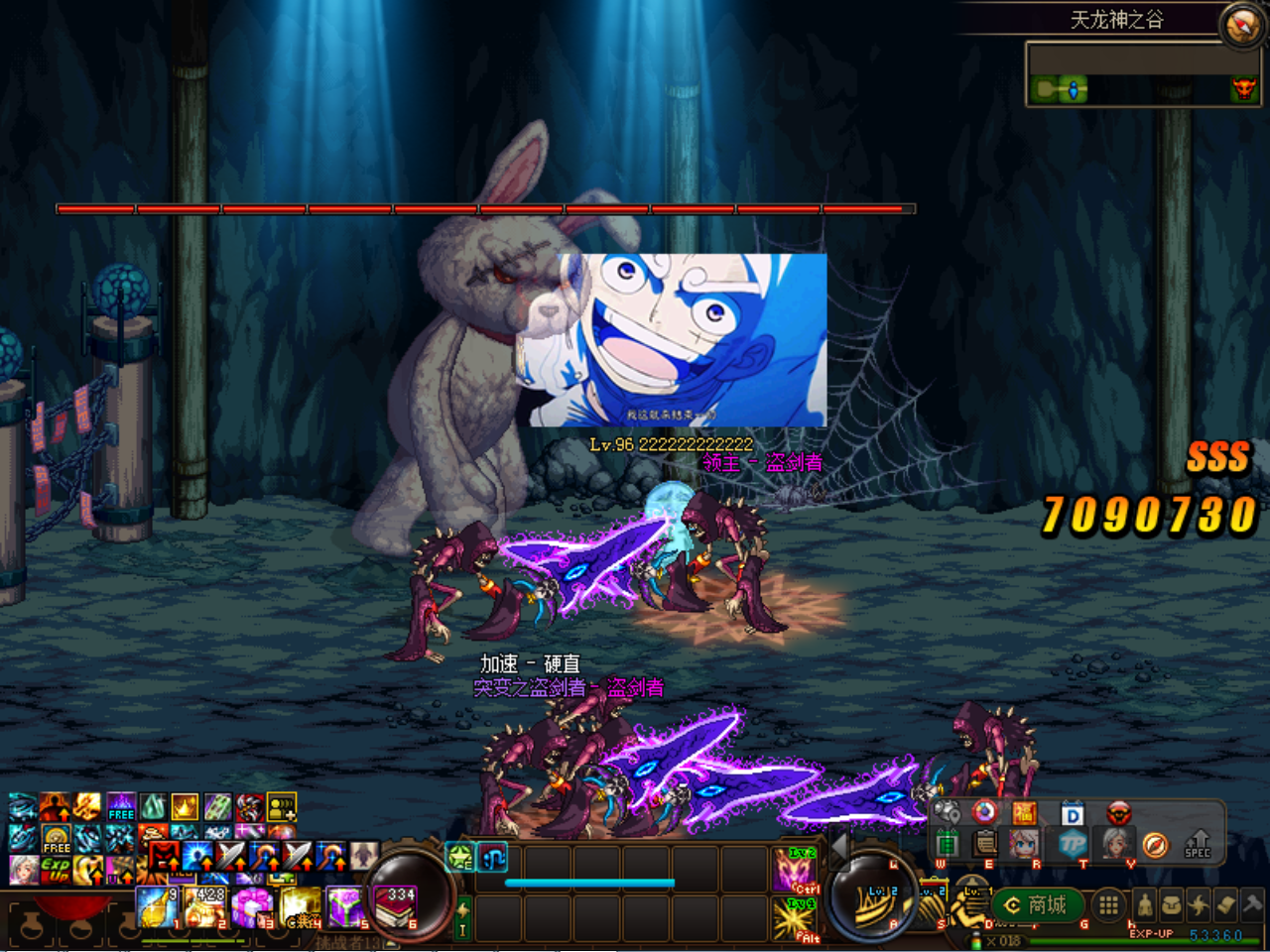This screenshot has height=952, width=1270.
Task: Open the blue D calendar event icon
Action: 1072,814
